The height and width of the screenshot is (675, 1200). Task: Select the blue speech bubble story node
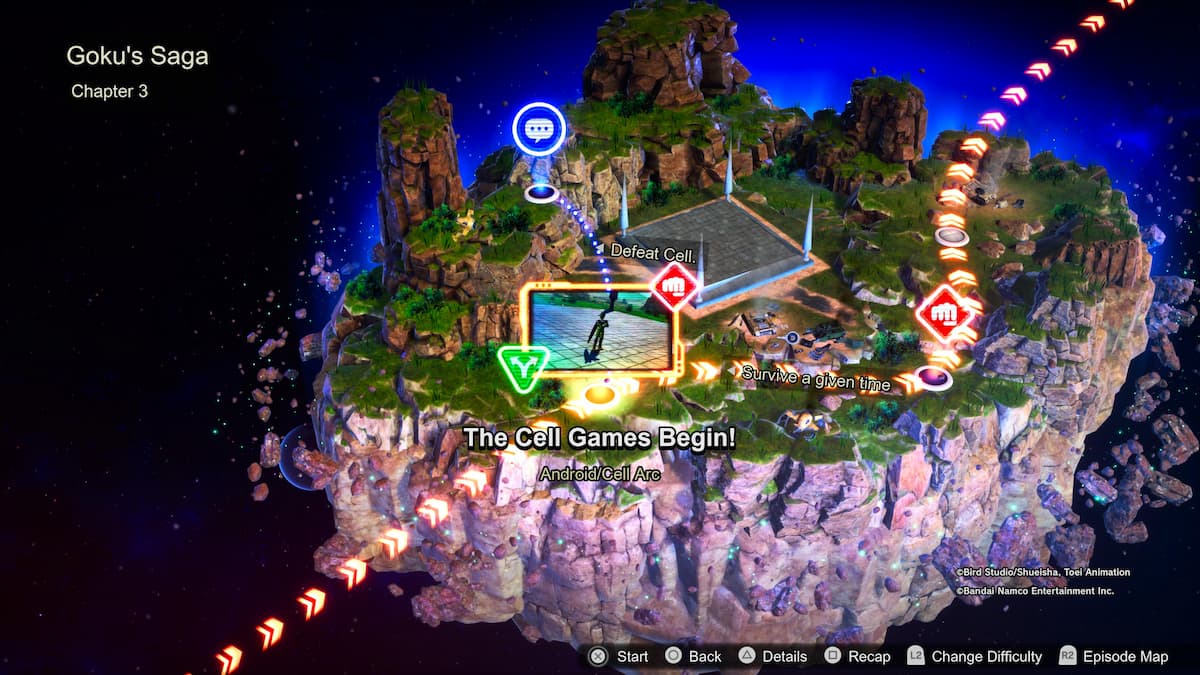[539, 130]
